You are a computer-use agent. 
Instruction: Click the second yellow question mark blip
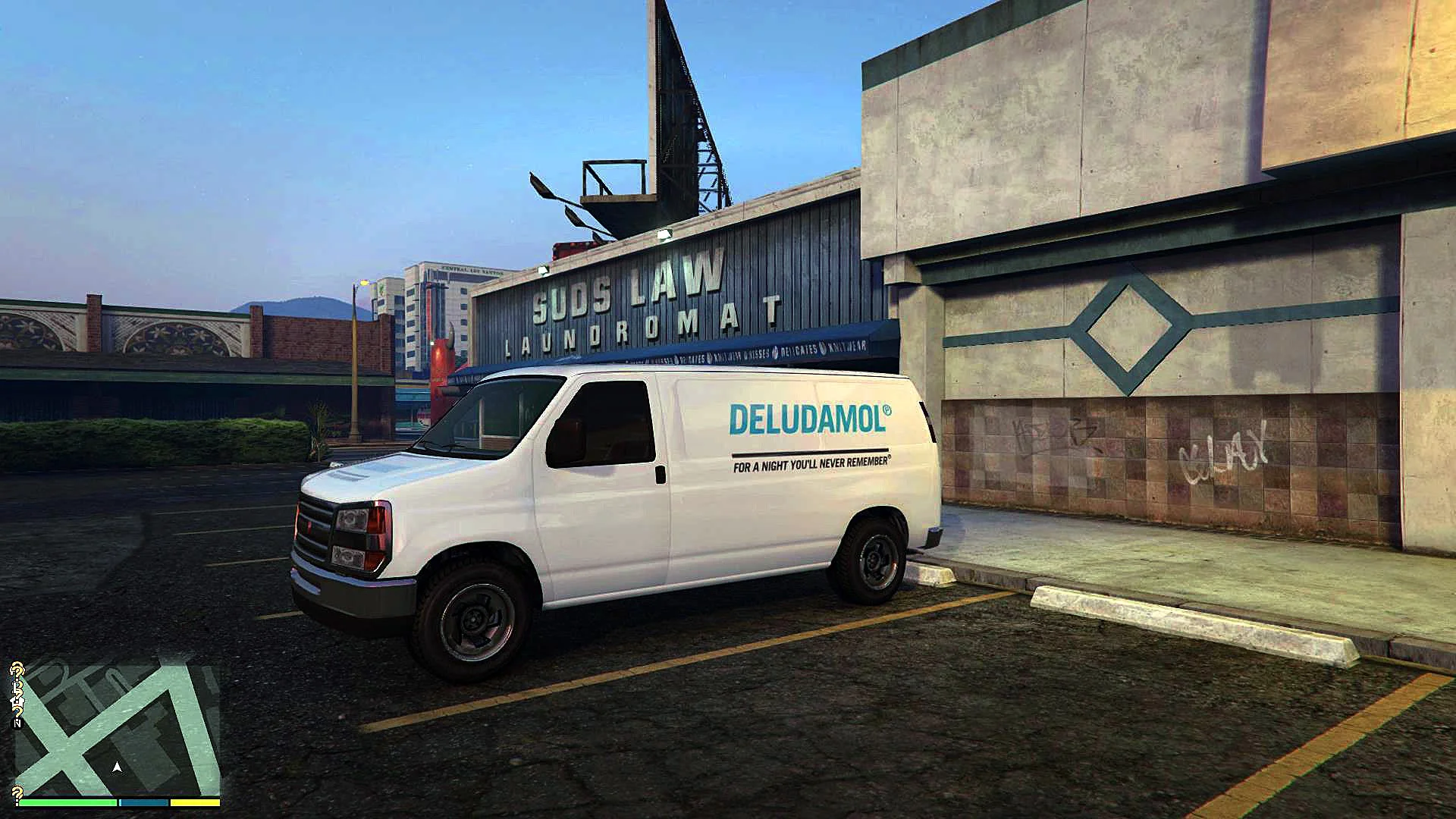(16, 688)
